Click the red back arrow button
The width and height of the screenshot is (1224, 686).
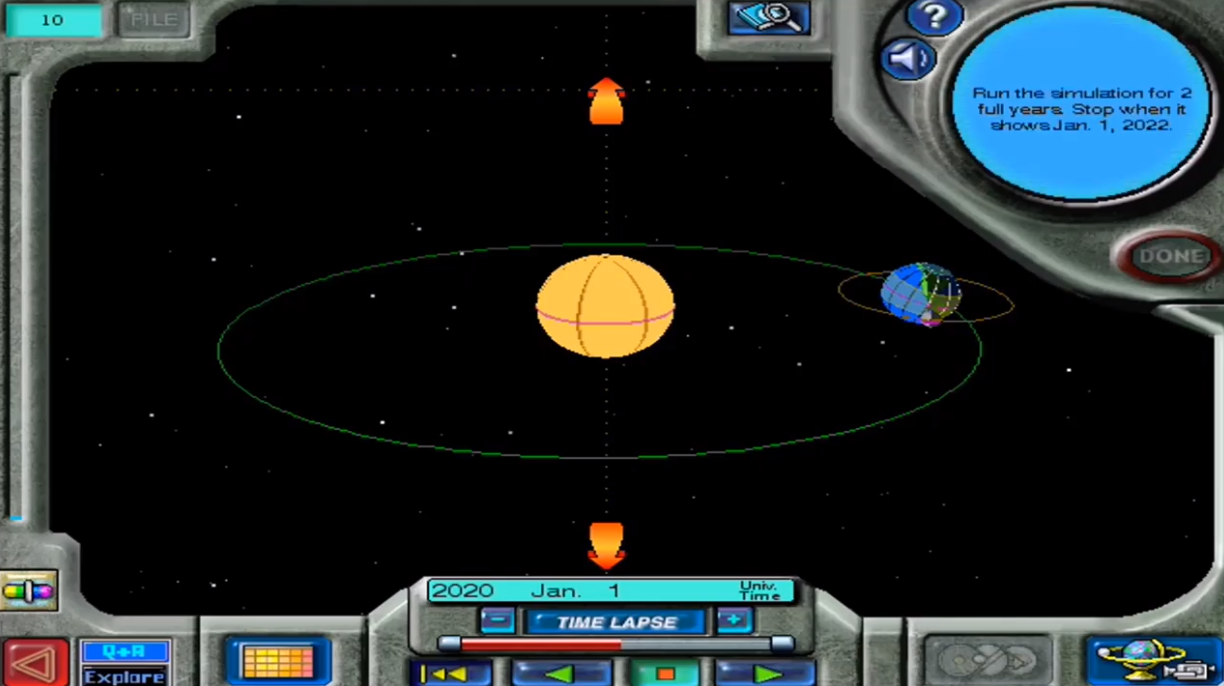point(35,663)
